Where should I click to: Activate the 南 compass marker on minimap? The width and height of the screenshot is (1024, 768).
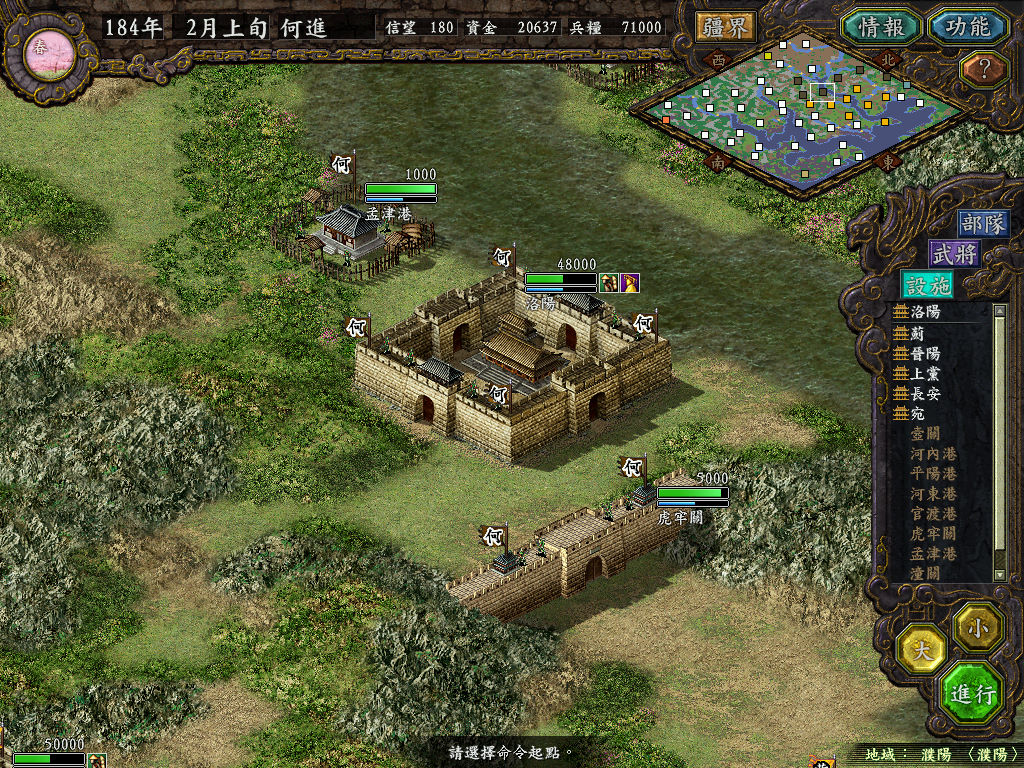coord(718,161)
